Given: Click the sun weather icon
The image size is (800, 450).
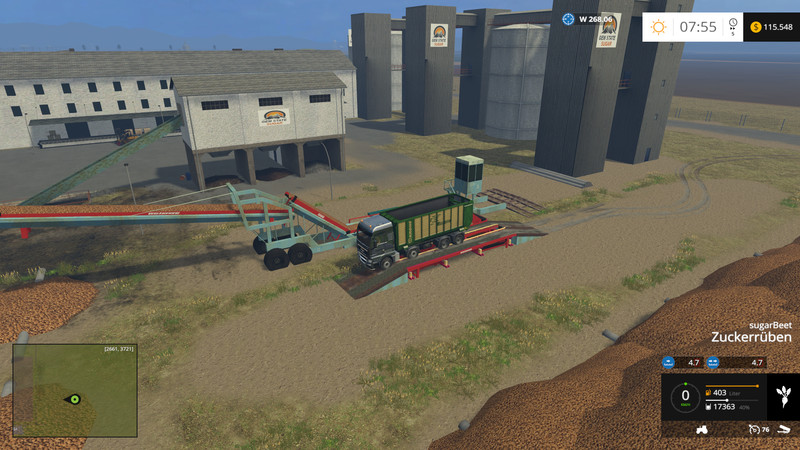Looking at the screenshot, I should point(658,27).
